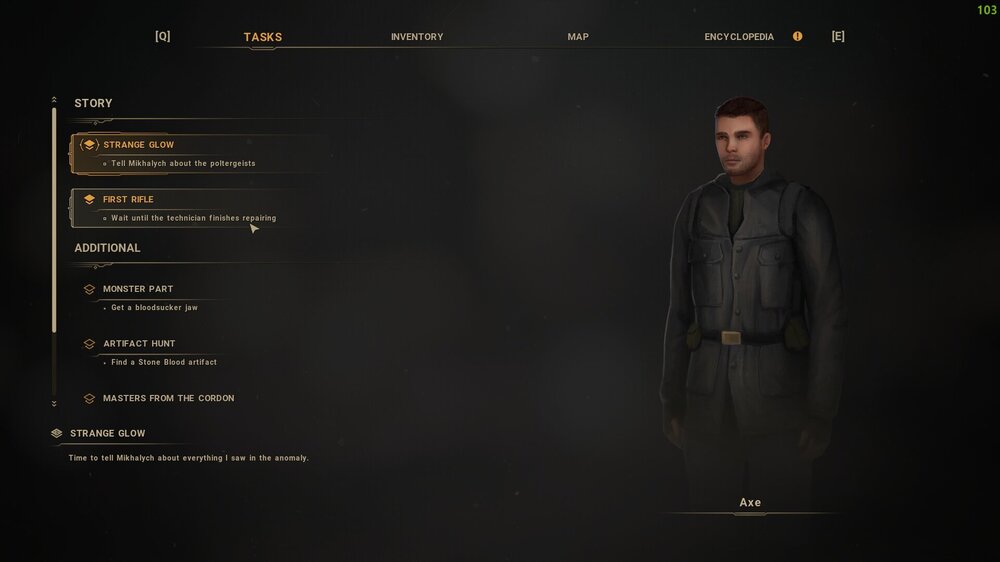
Task: Select the First Rifle story task
Action: (x=129, y=200)
